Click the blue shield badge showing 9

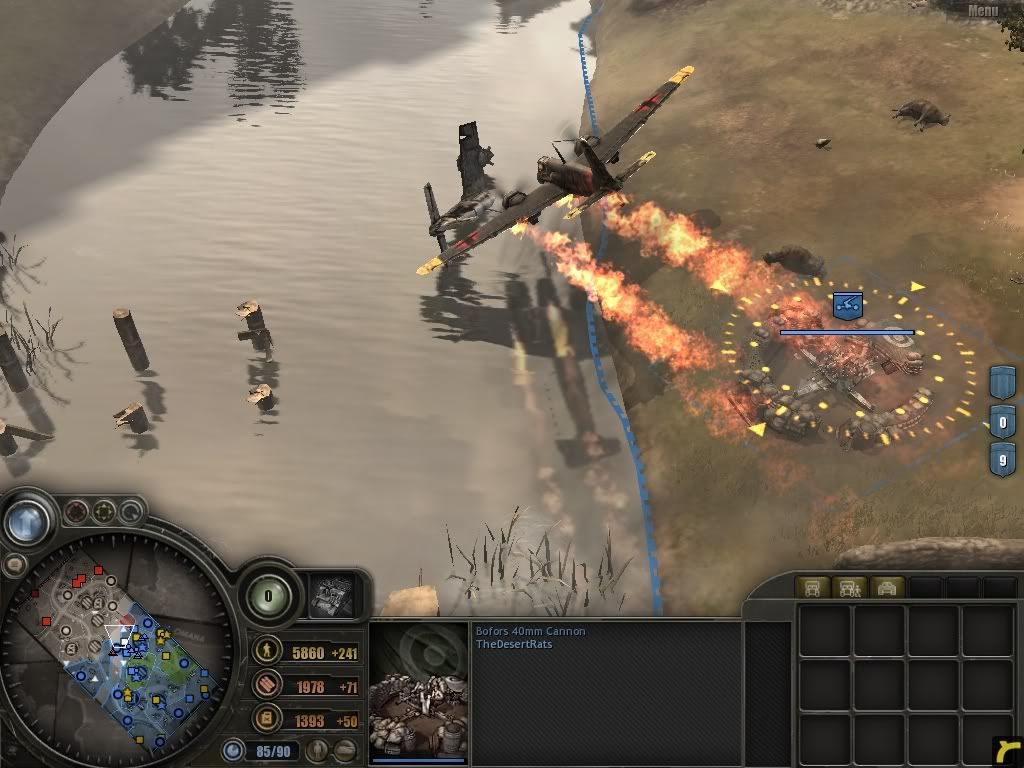click(1002, 461)
